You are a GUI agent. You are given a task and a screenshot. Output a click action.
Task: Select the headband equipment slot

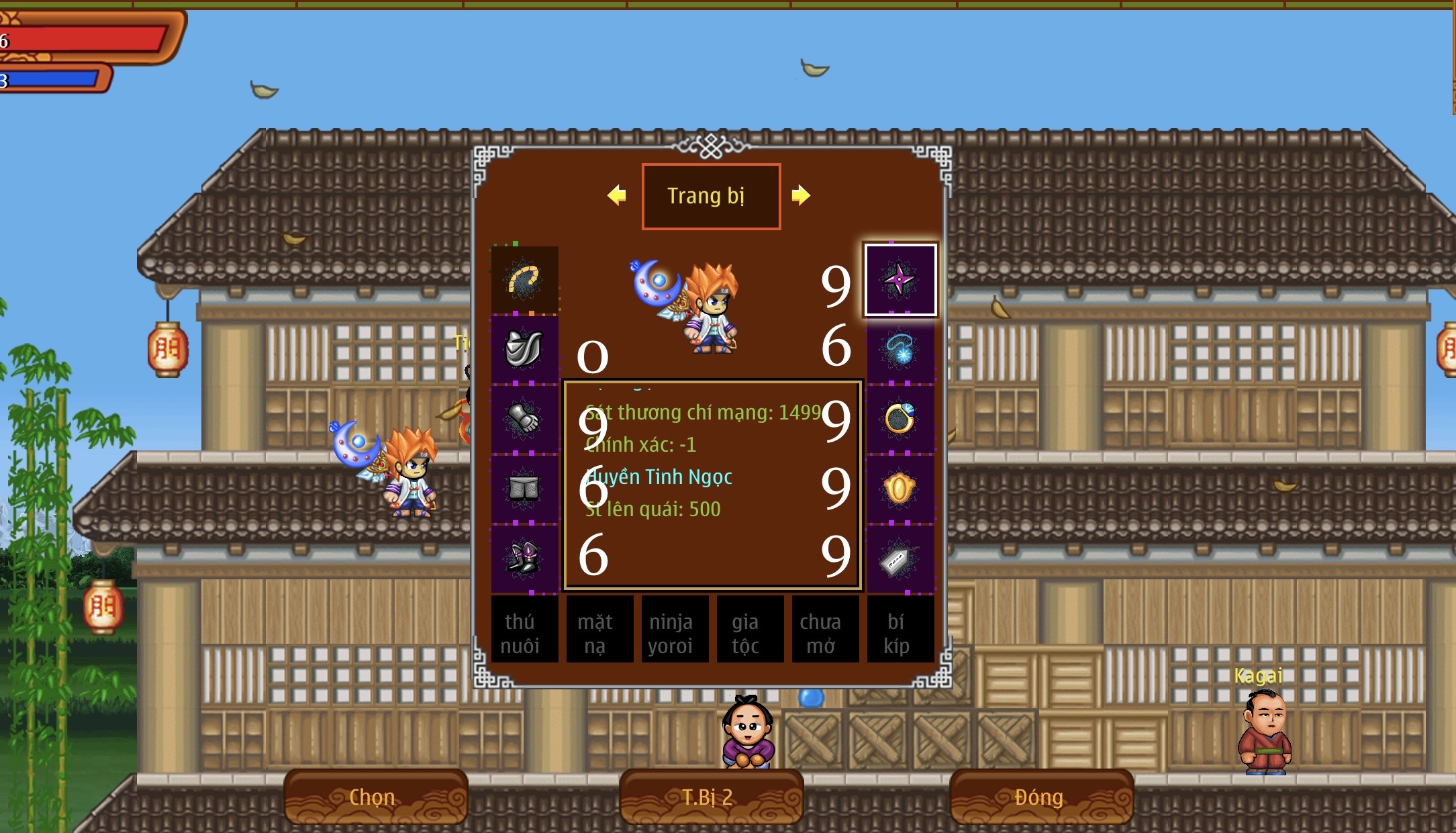pyautogui.click(x=524, y=280)
